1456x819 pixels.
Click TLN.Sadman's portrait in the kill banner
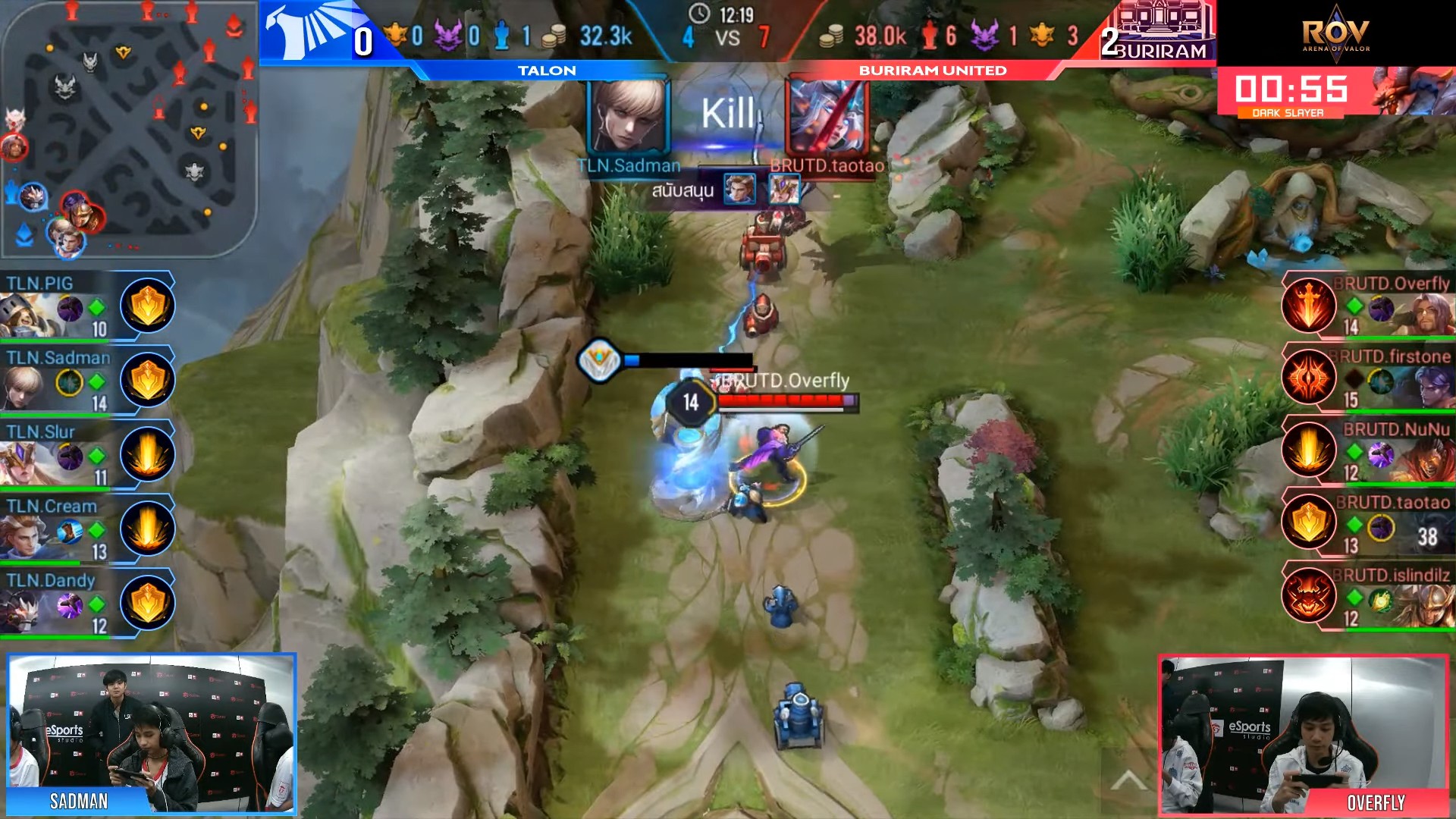pos(628,118)
